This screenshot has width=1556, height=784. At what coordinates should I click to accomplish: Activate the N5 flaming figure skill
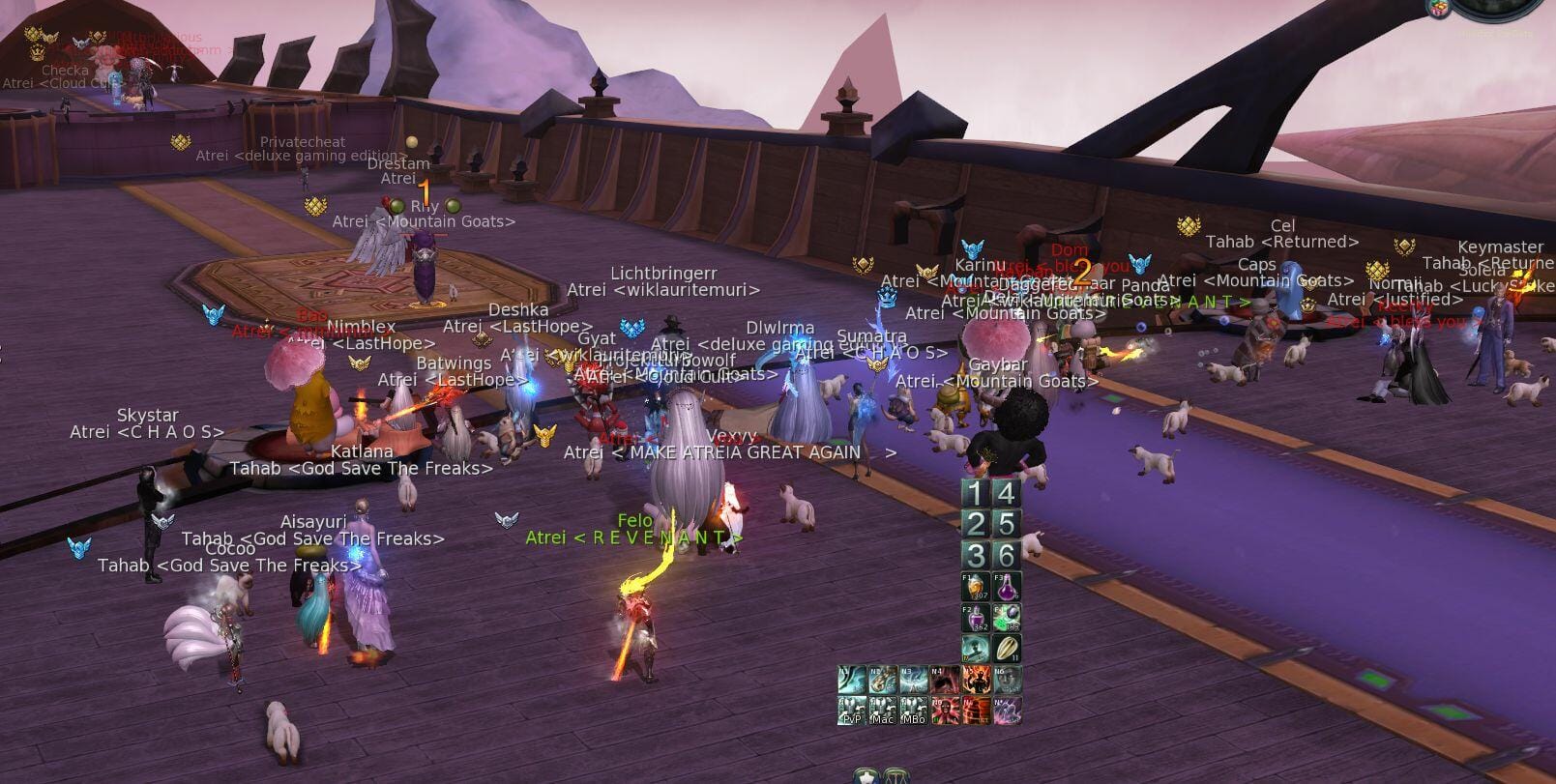[976, 680]
